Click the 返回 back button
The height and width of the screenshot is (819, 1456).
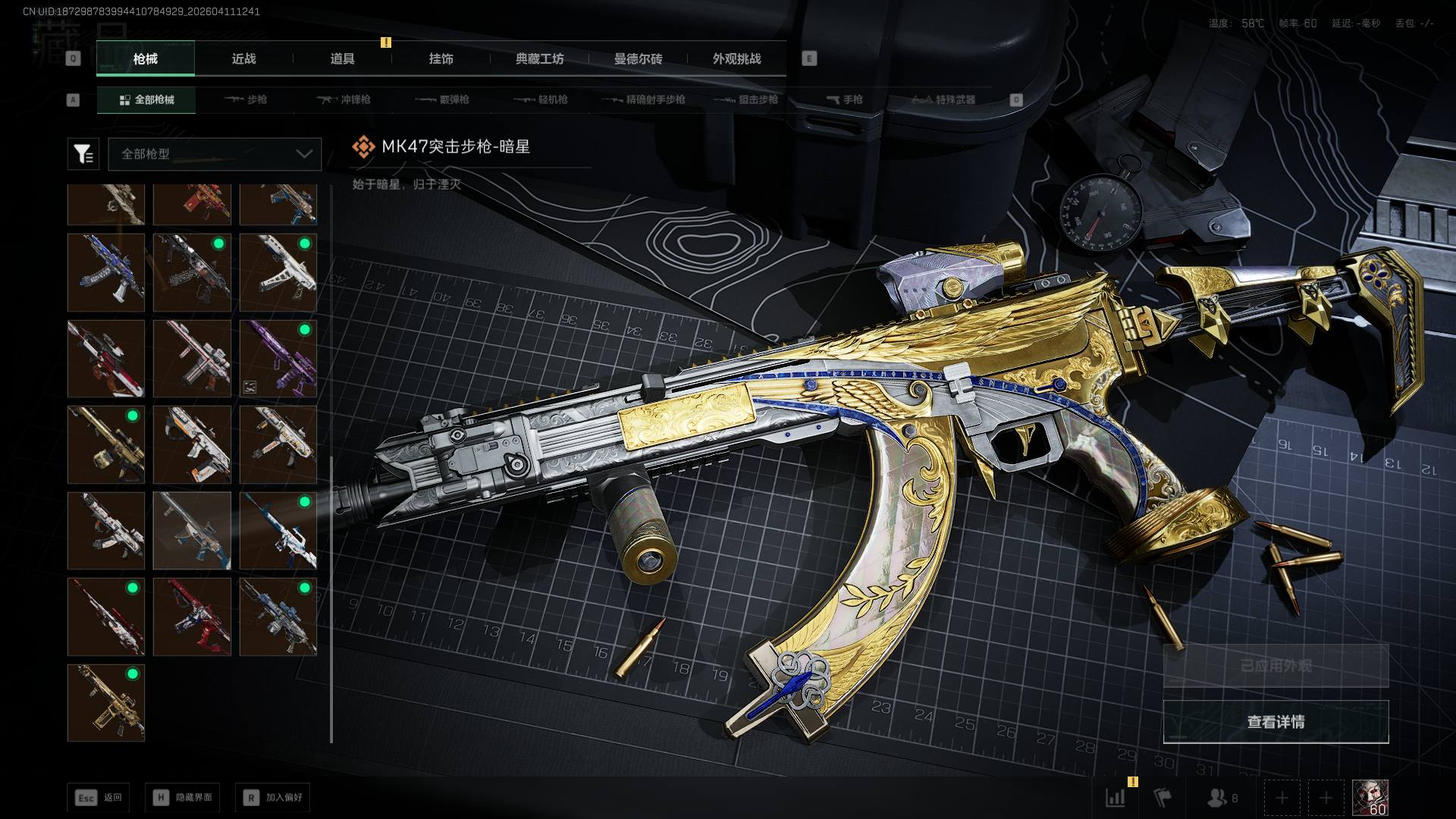(x=98, y=797)
